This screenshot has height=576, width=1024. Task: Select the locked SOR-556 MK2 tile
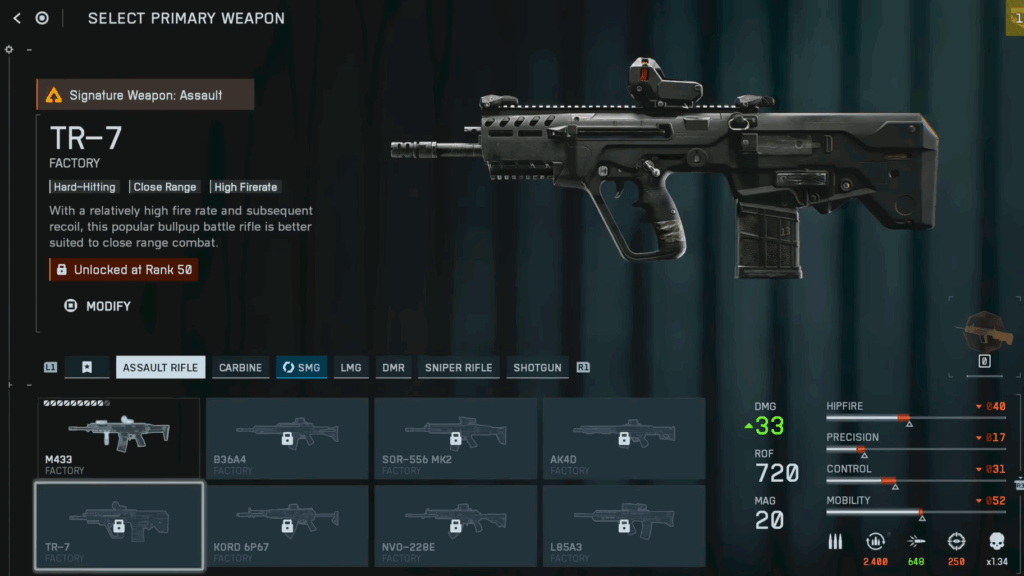pos(455,437)
